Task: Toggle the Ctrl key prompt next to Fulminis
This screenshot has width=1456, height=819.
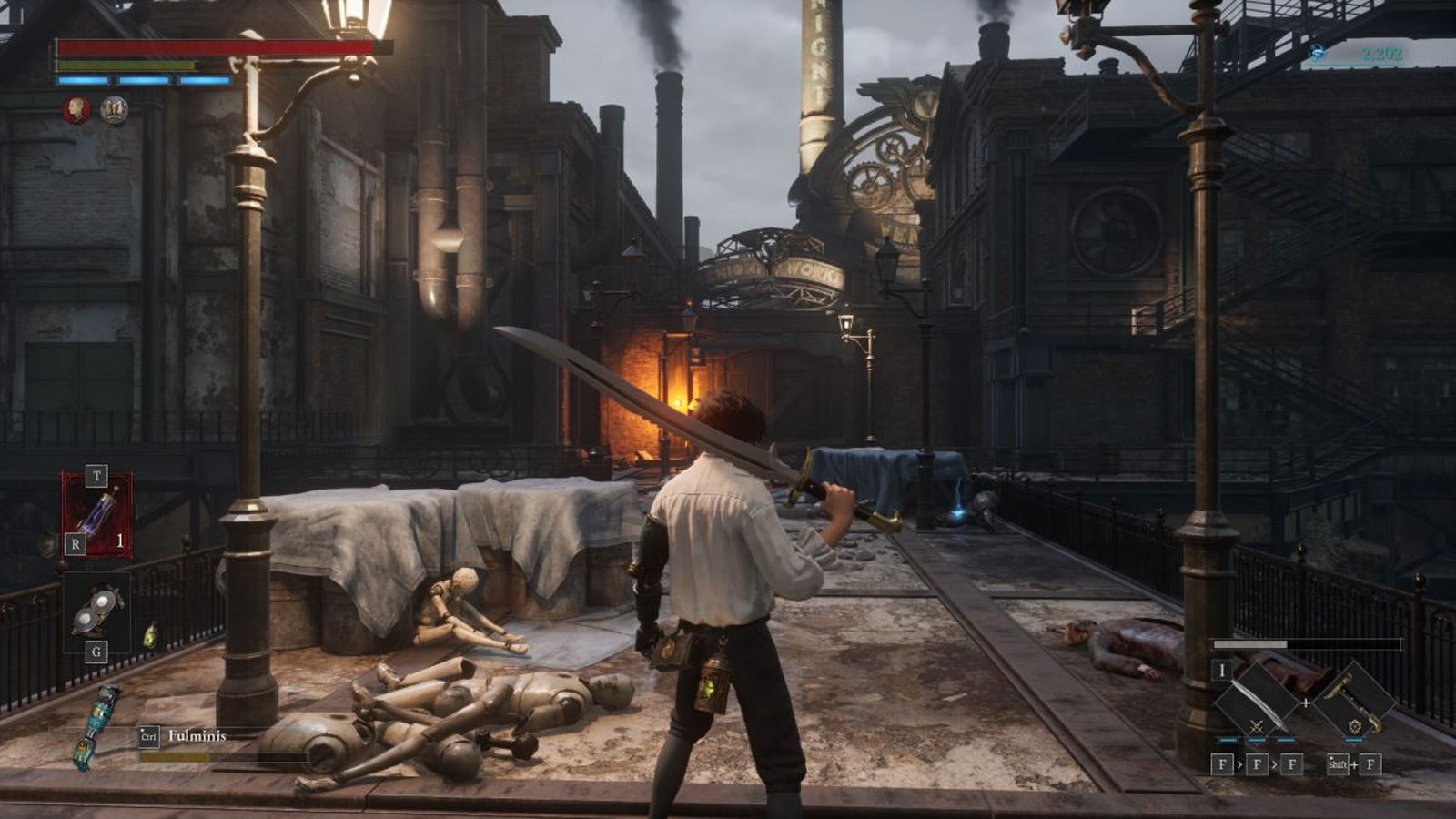Action: [148, 735]
